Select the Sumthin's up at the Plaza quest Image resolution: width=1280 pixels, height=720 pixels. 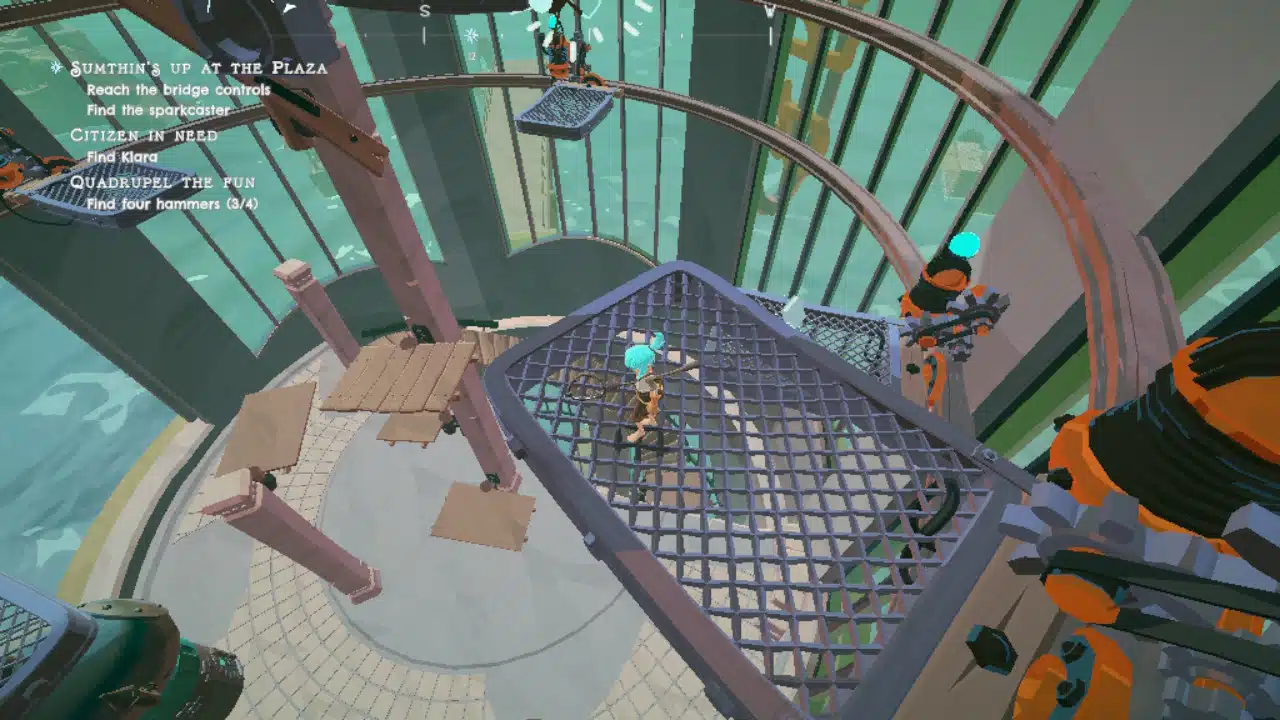tap(198, 68)
